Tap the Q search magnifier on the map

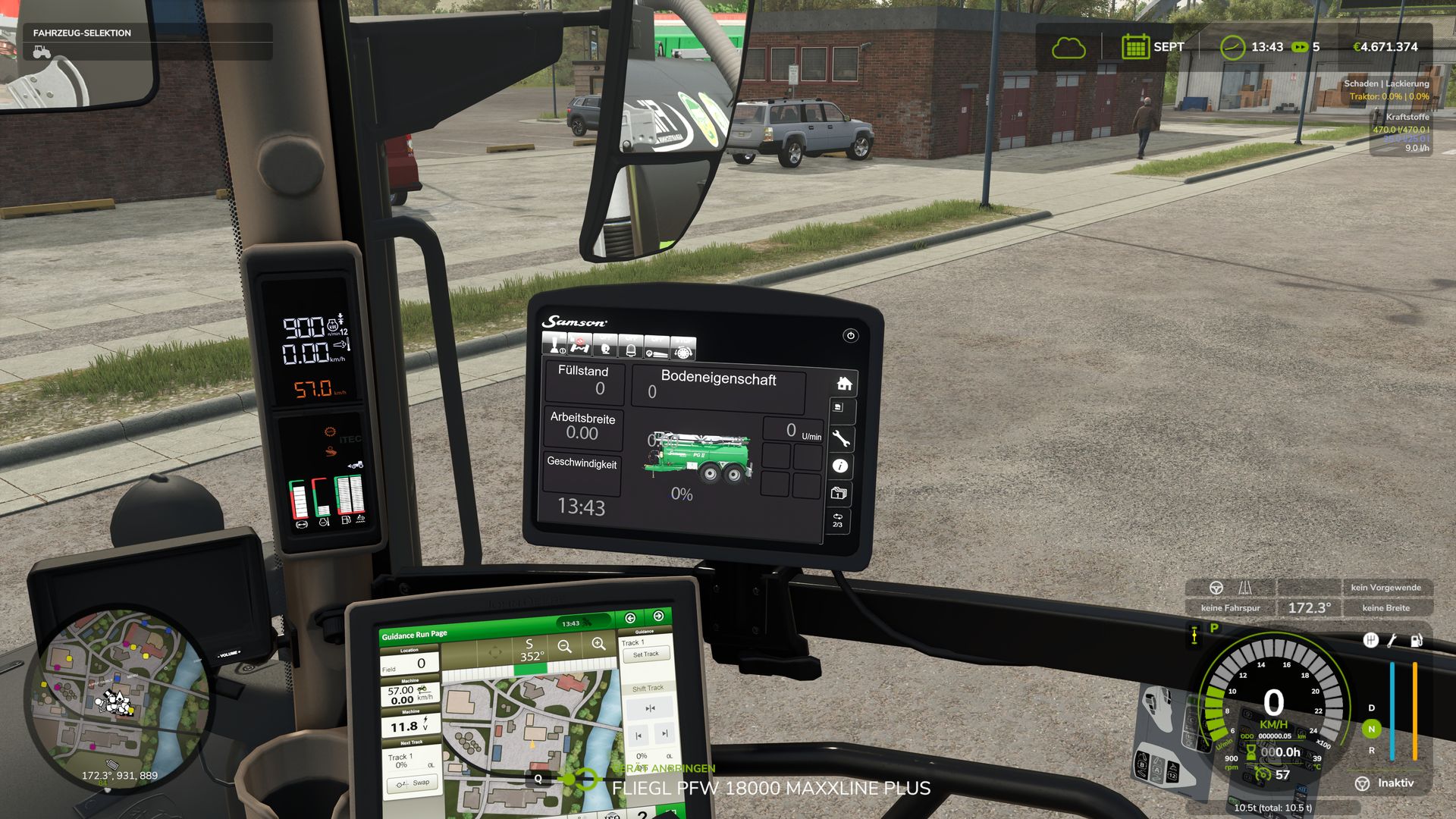(538, 779)
